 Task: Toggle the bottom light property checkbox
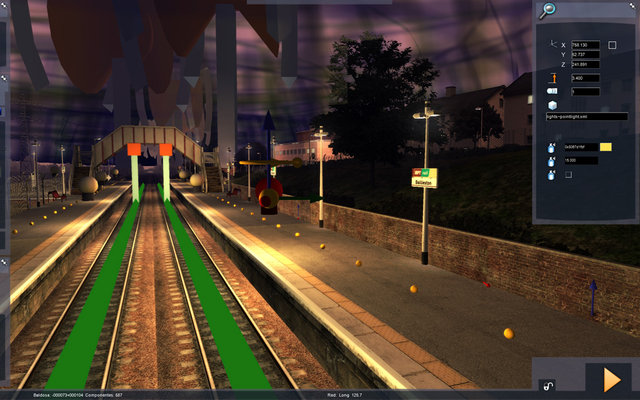pos(569,174)
